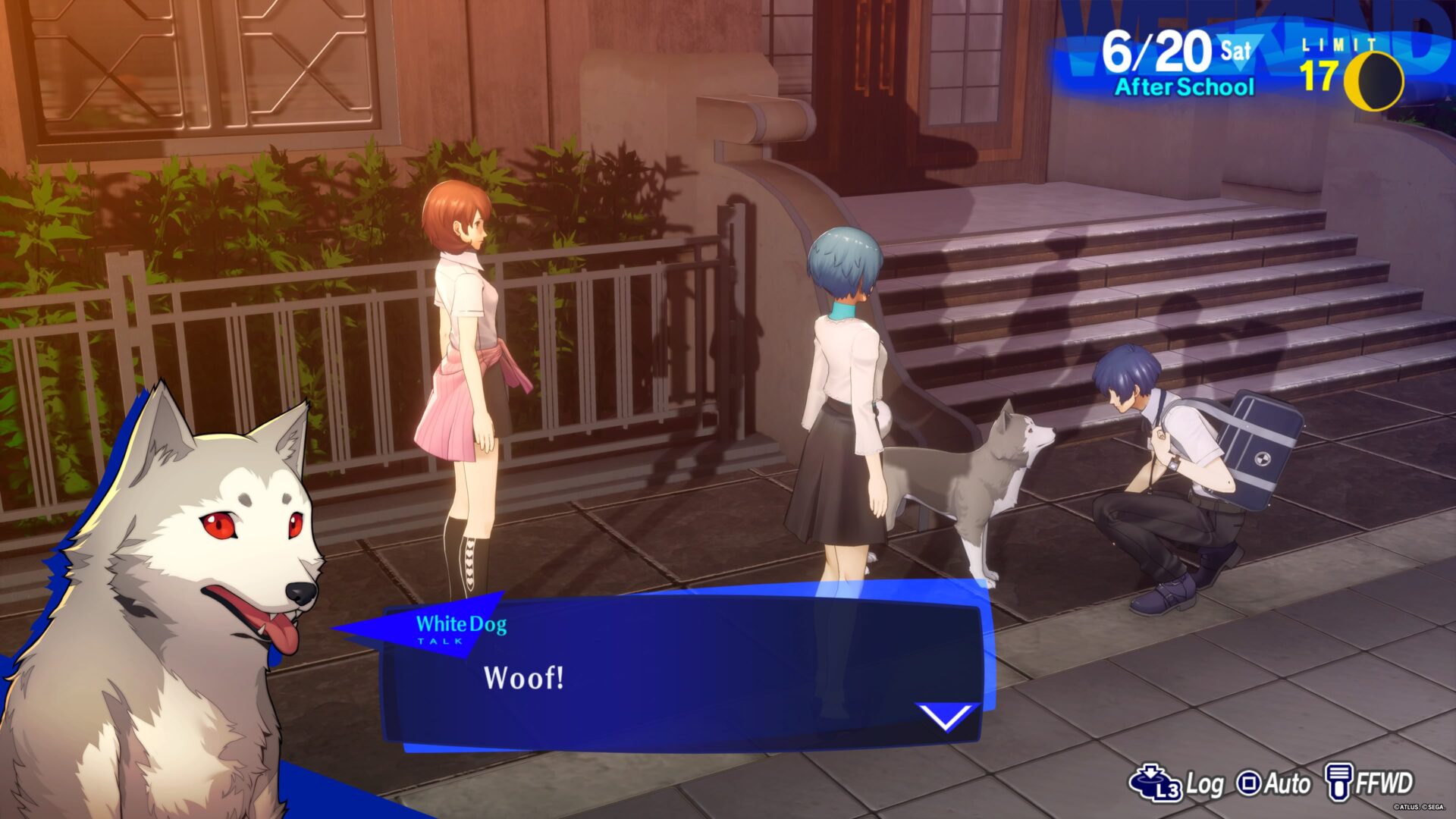Click the White Dog dialogue box

pos(682,675)
